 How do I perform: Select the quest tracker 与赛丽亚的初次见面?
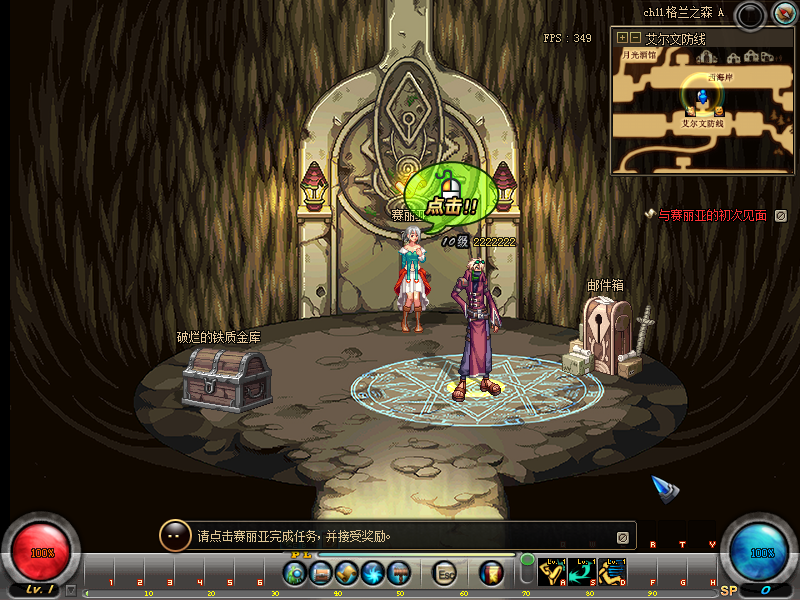point(710,215)
